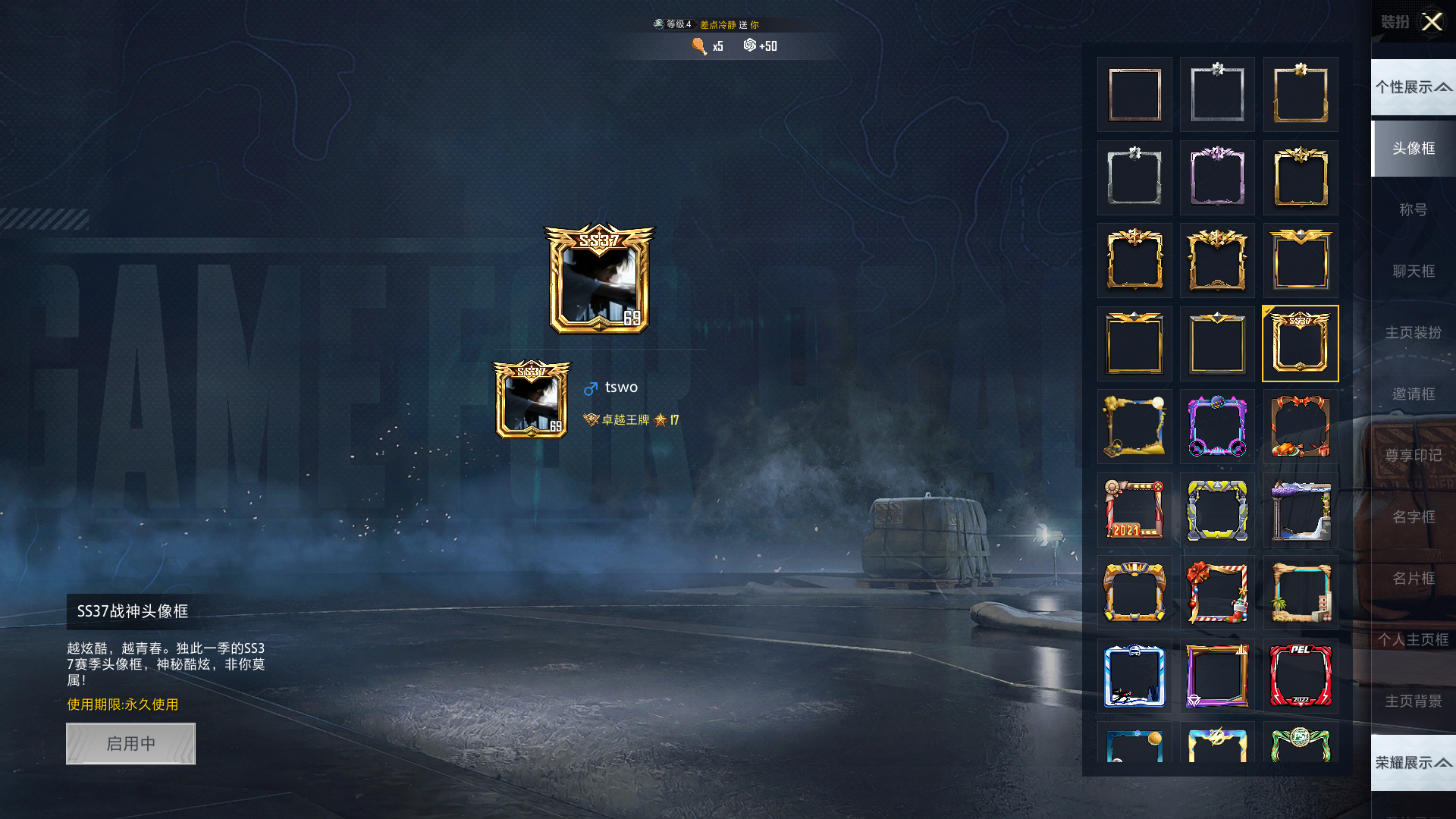Open the 名字框 name frame tab
The image size is (1456, 819).
[1414, 516]
